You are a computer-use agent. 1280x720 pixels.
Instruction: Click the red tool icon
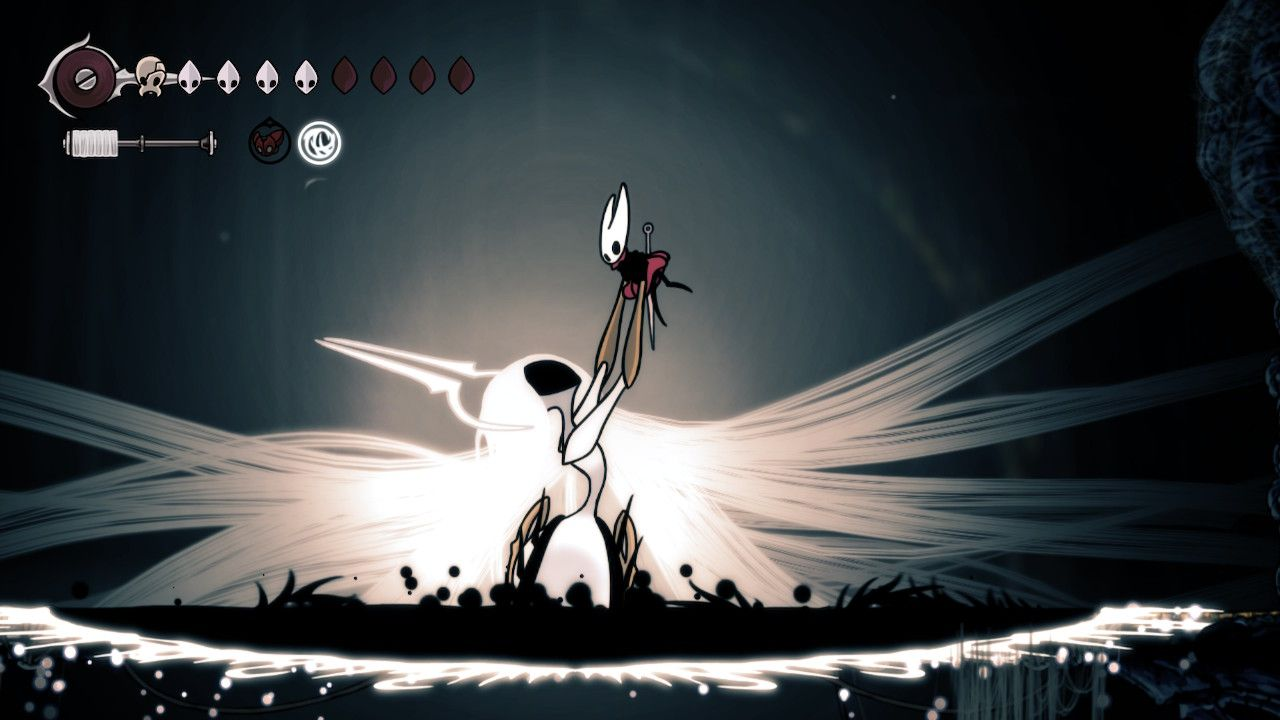269,143
